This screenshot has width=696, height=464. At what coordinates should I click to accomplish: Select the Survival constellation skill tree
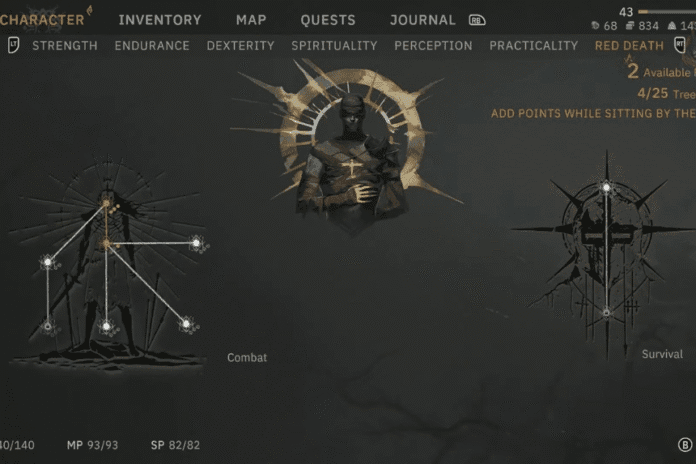[x=606, y=250]
